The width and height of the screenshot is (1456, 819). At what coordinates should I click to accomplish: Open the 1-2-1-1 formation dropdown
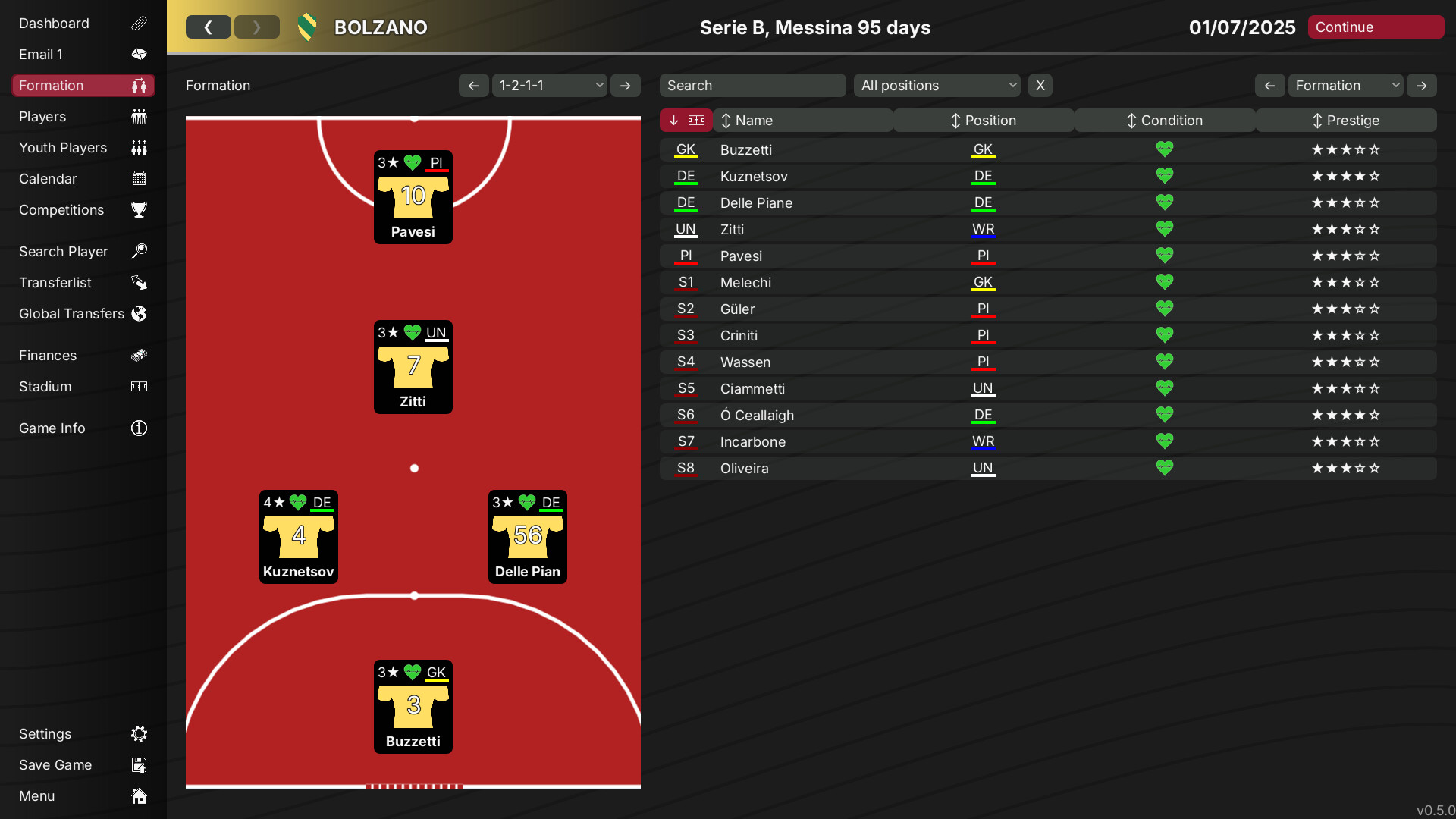tap(549, 85)
